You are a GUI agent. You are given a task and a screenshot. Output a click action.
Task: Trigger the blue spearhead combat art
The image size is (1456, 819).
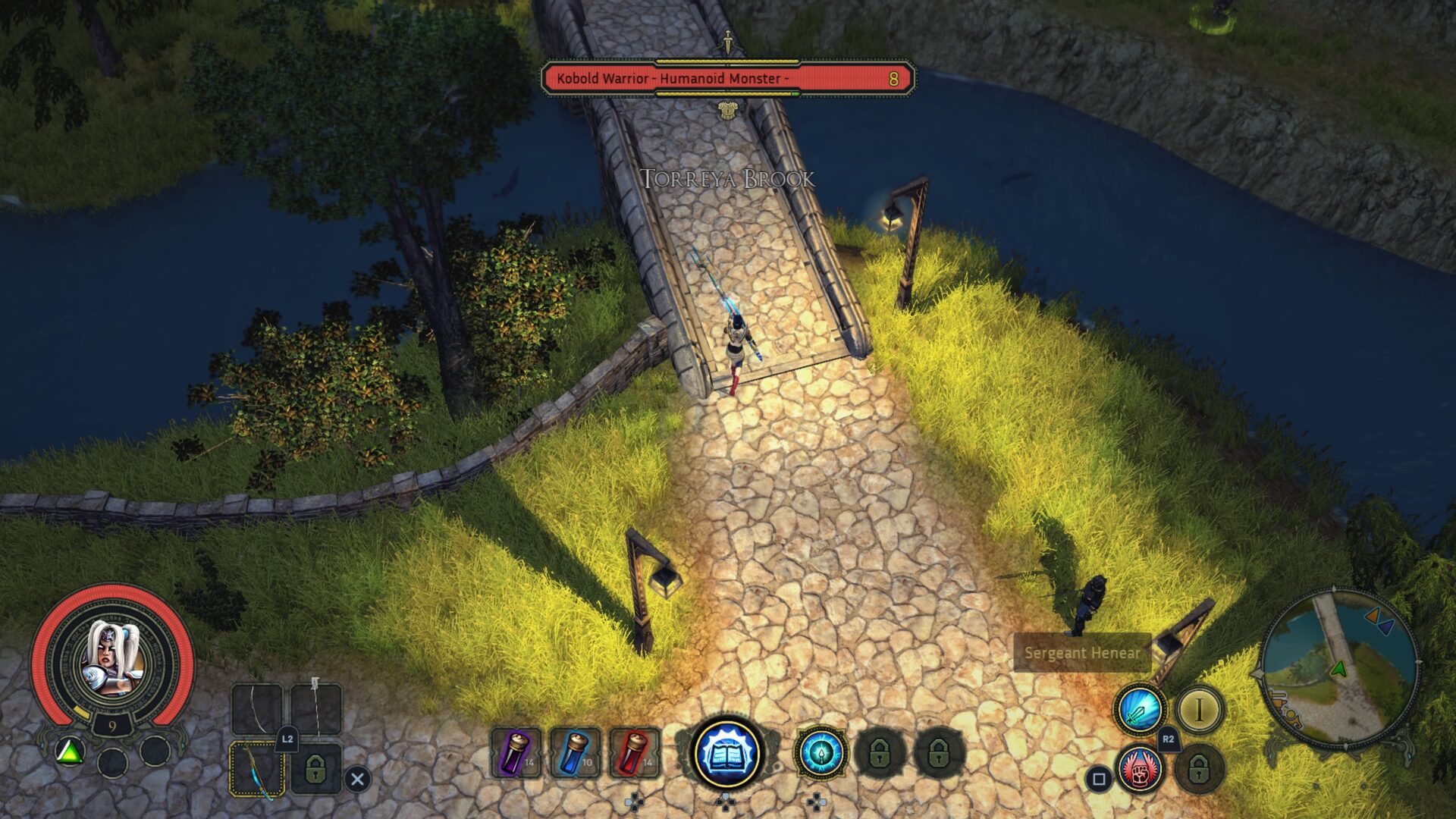(821, 752)
